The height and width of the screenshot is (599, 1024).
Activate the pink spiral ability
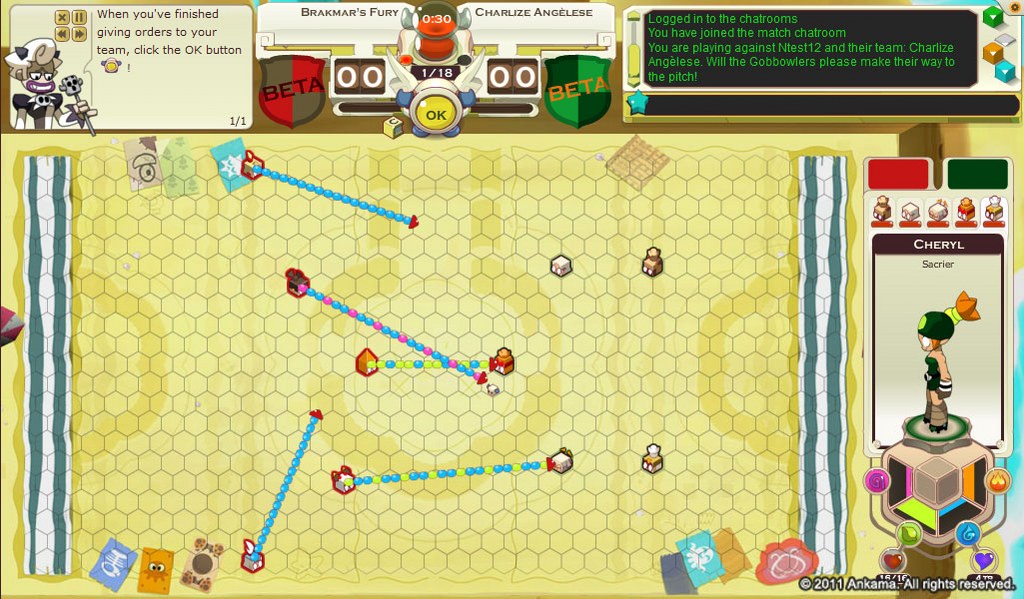[x=877, y=481]
